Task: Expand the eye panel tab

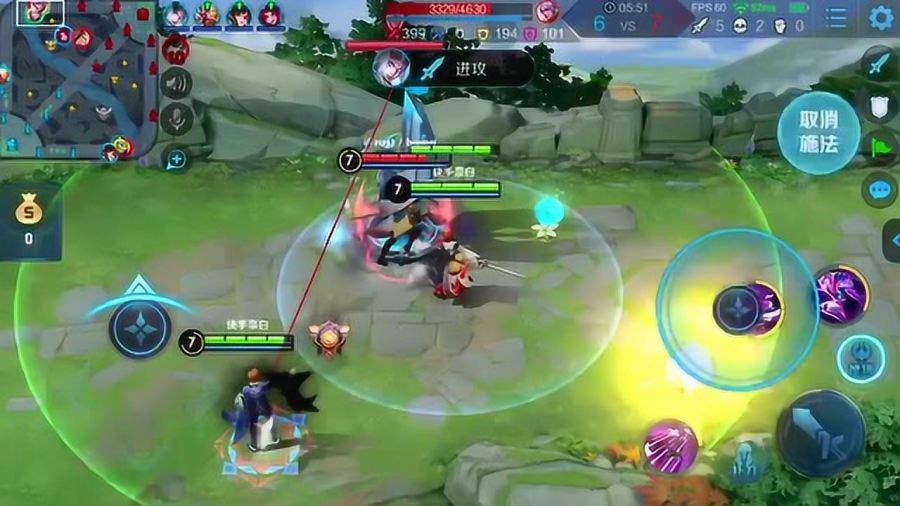Action: click(x=891, y=240)
